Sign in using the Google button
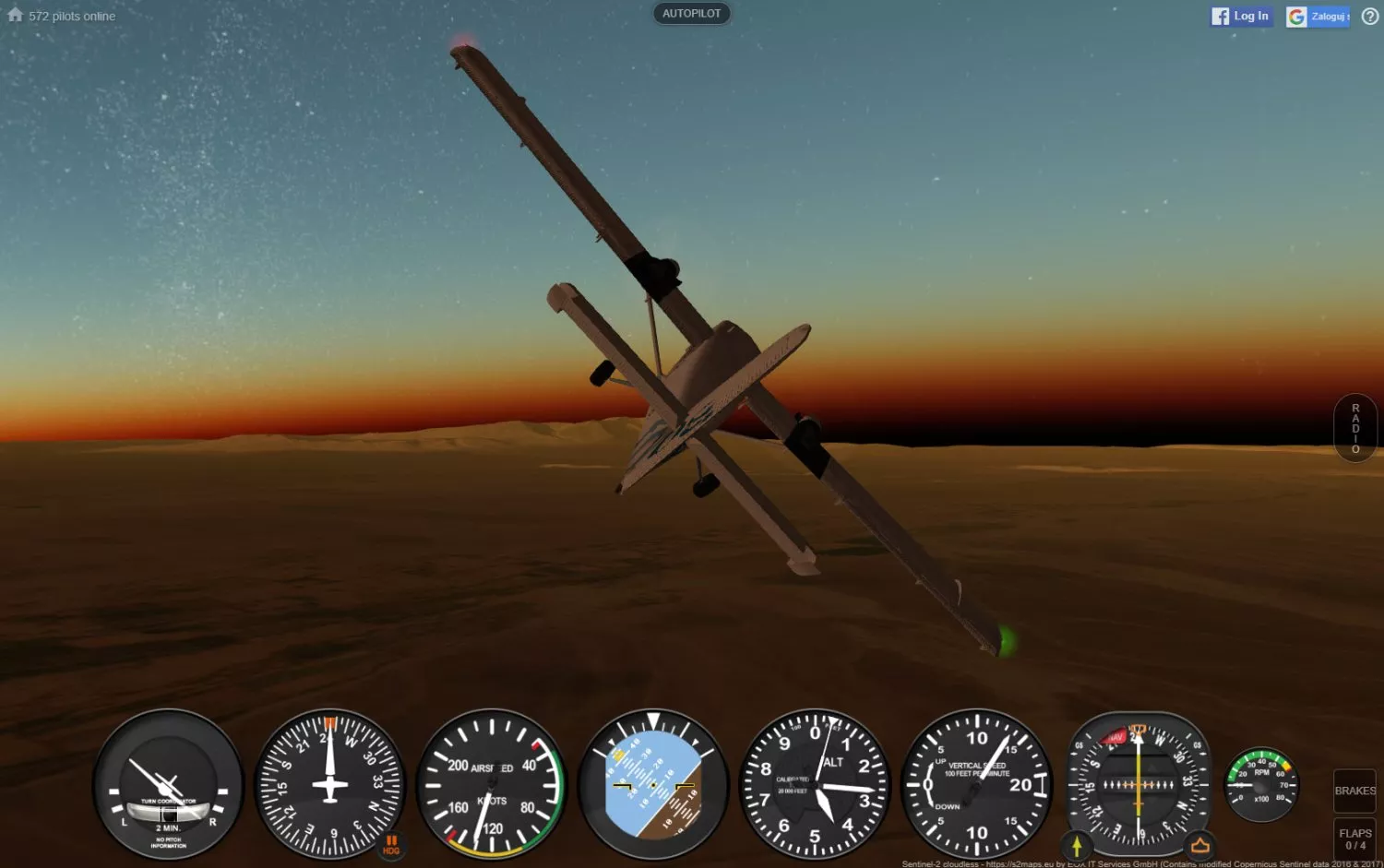The height and width of the screenshot is (868, 1384). click(x=1318, y=17)
